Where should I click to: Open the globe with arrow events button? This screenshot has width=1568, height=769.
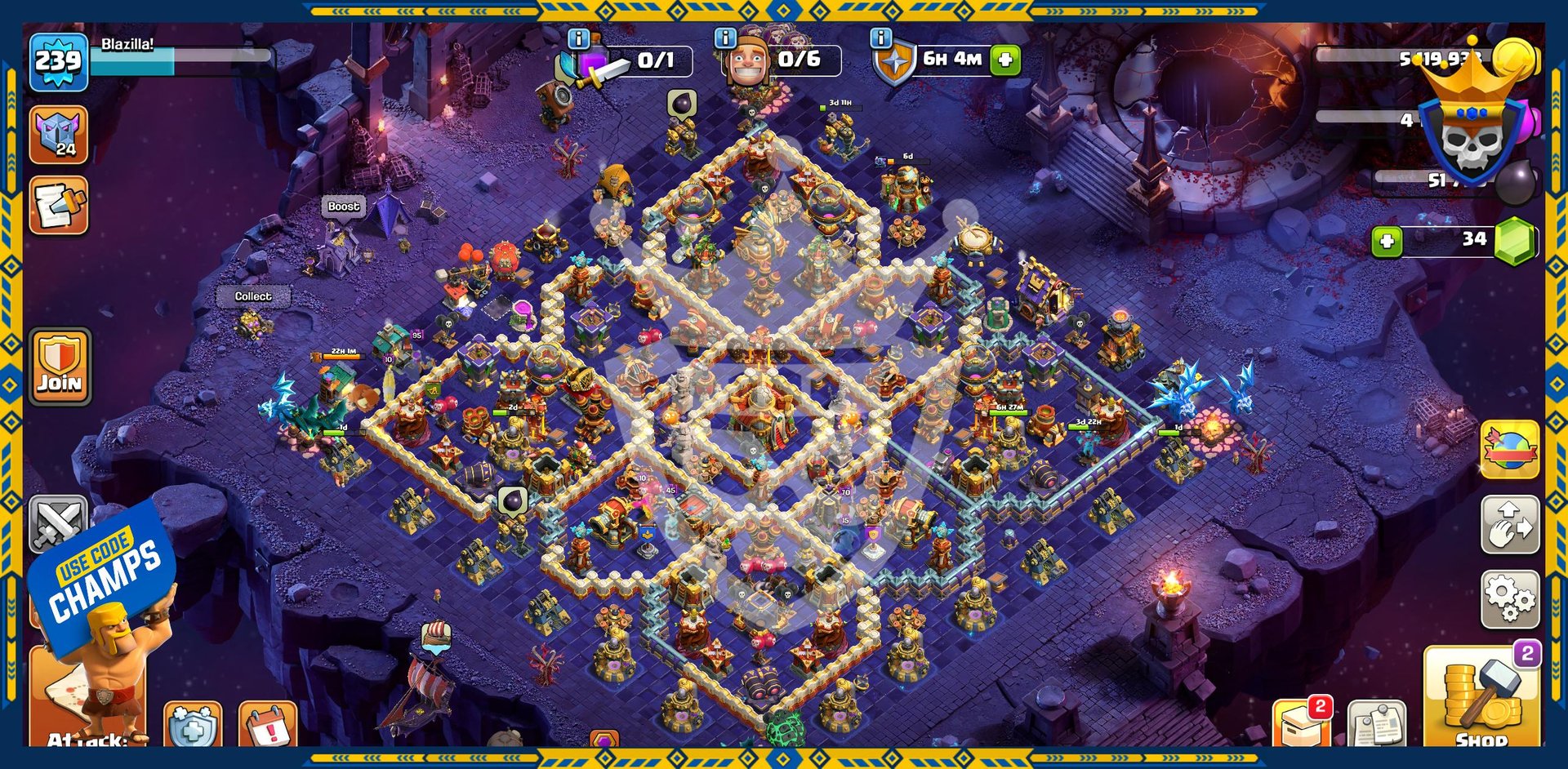tap(1510, 450)
